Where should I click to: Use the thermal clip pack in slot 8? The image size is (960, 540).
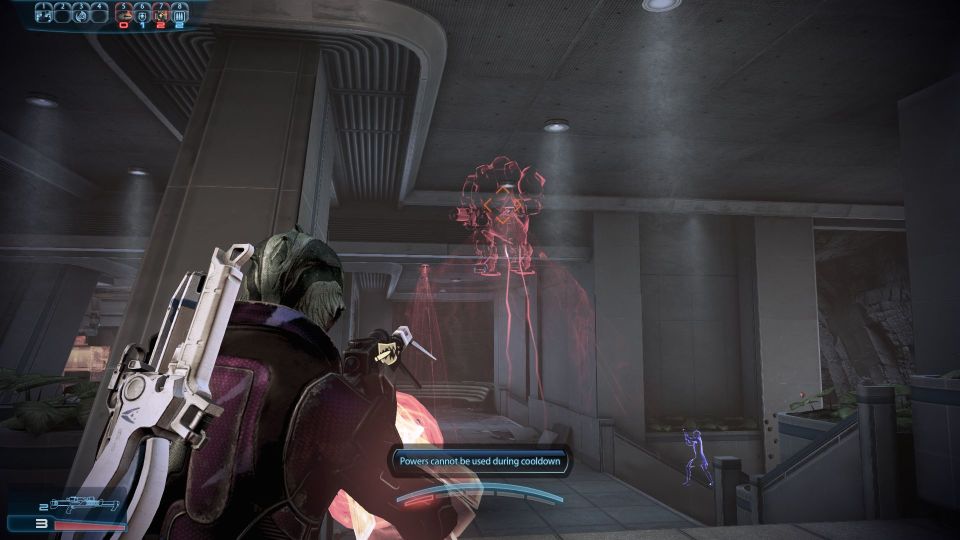pos(179,14)
